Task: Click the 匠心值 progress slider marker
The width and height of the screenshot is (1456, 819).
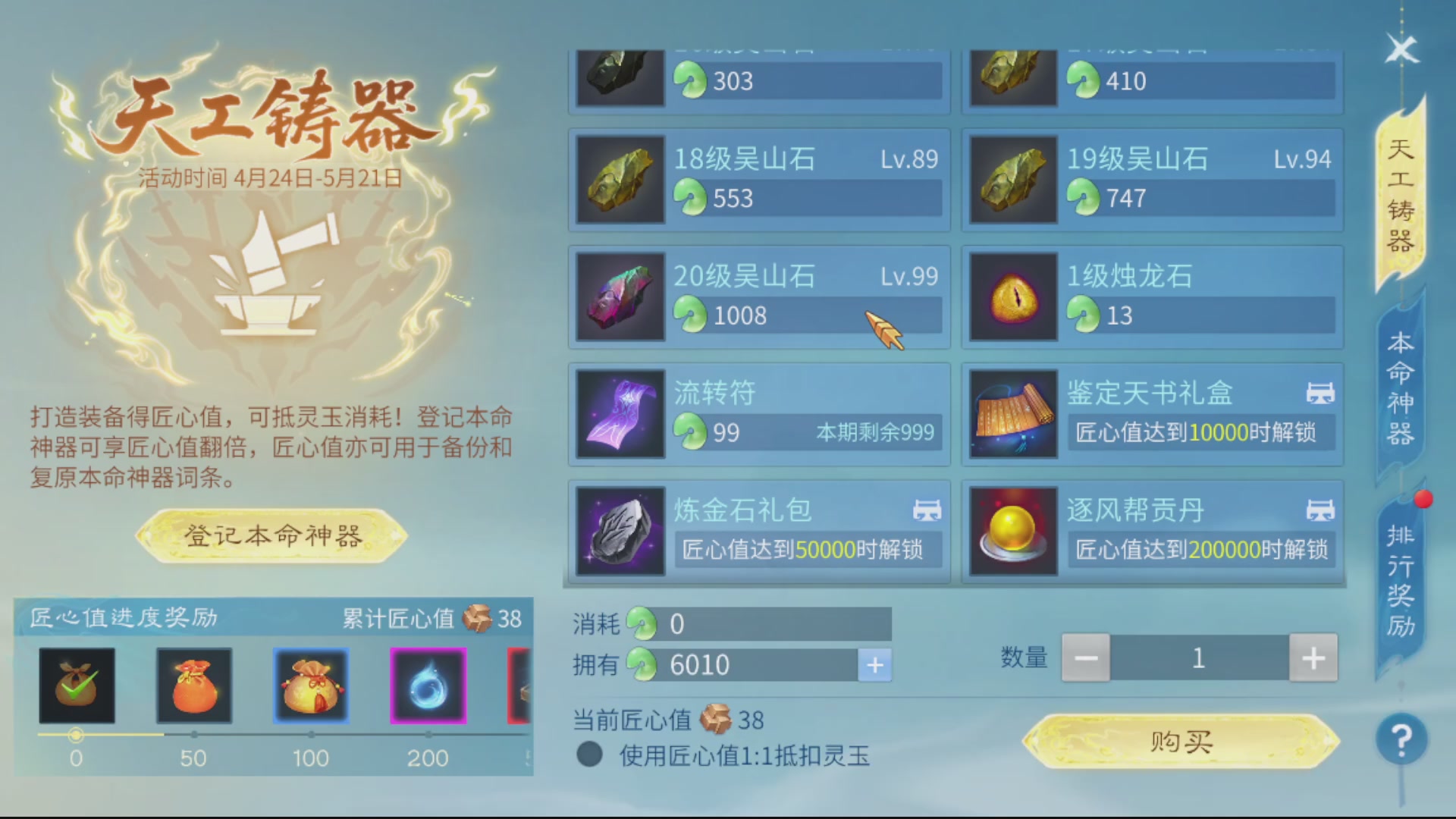Action: tap(77, 733)
